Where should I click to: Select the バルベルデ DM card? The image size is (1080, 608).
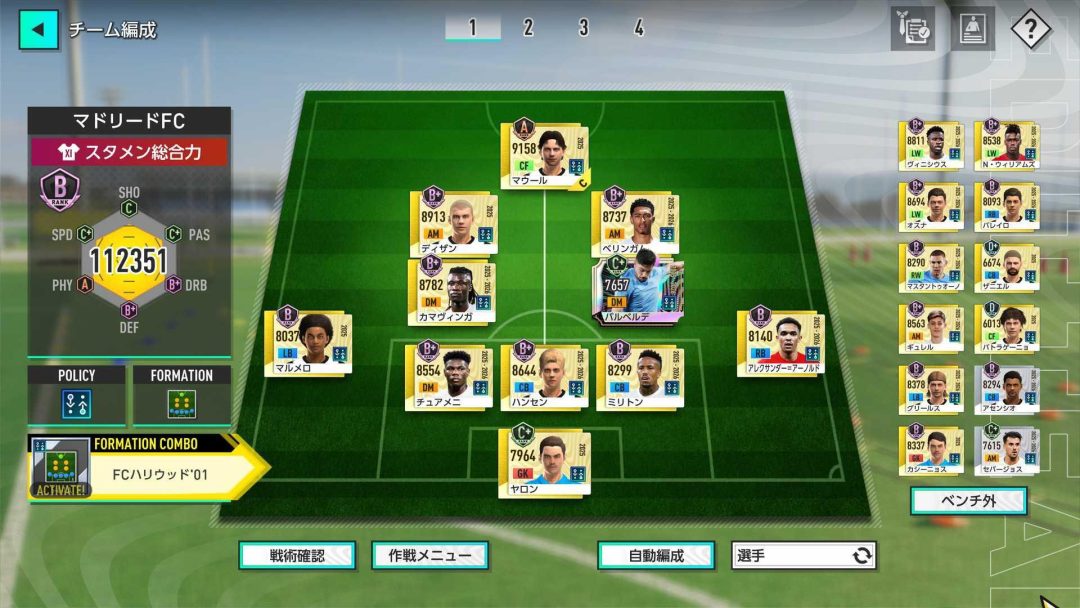pos(636,292)
